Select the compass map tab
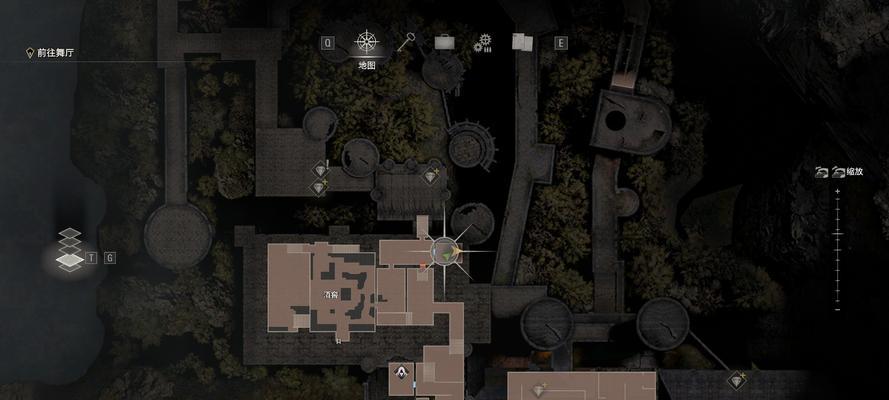 366,43
